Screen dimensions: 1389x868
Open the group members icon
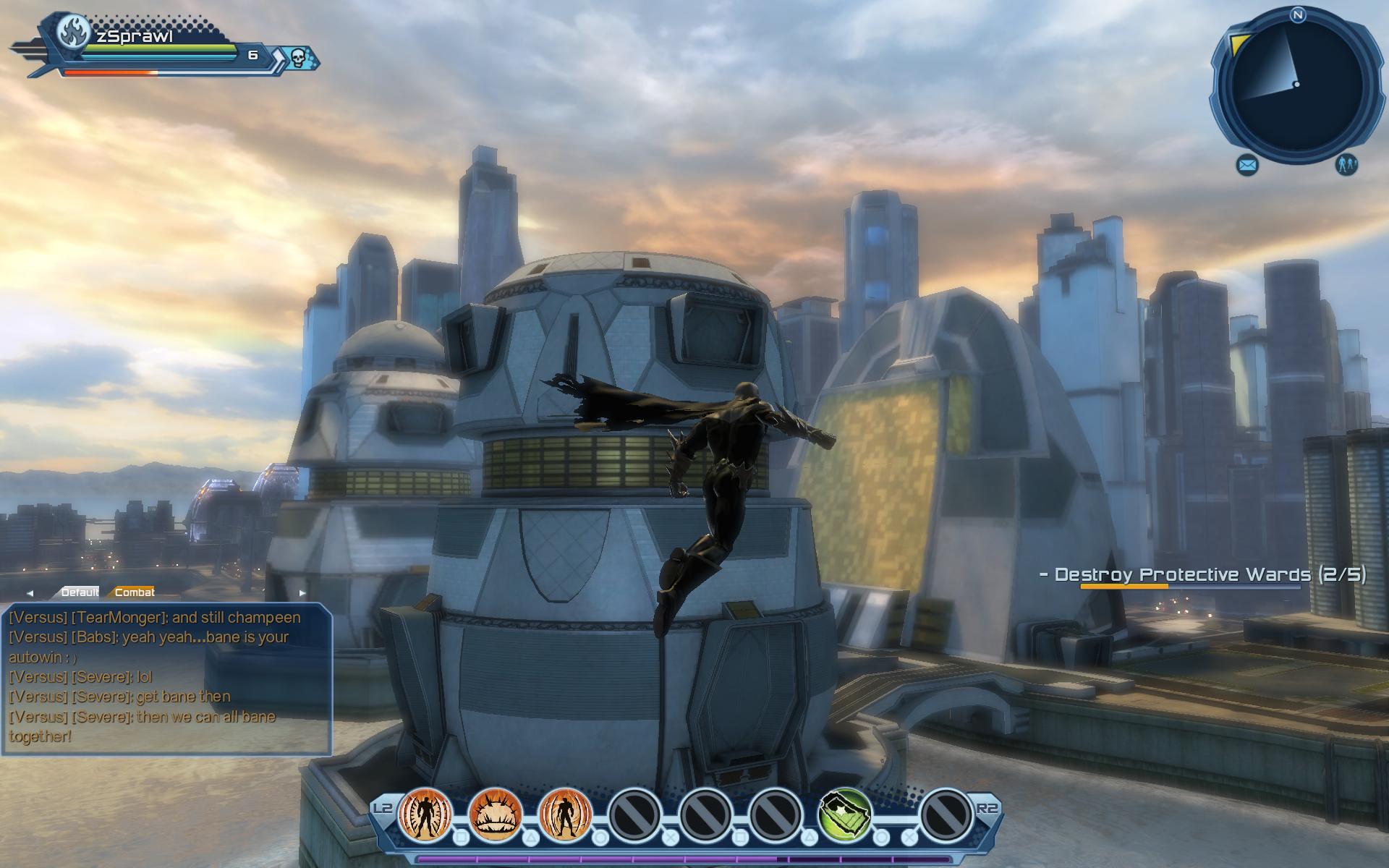[x=1346, y=165]
